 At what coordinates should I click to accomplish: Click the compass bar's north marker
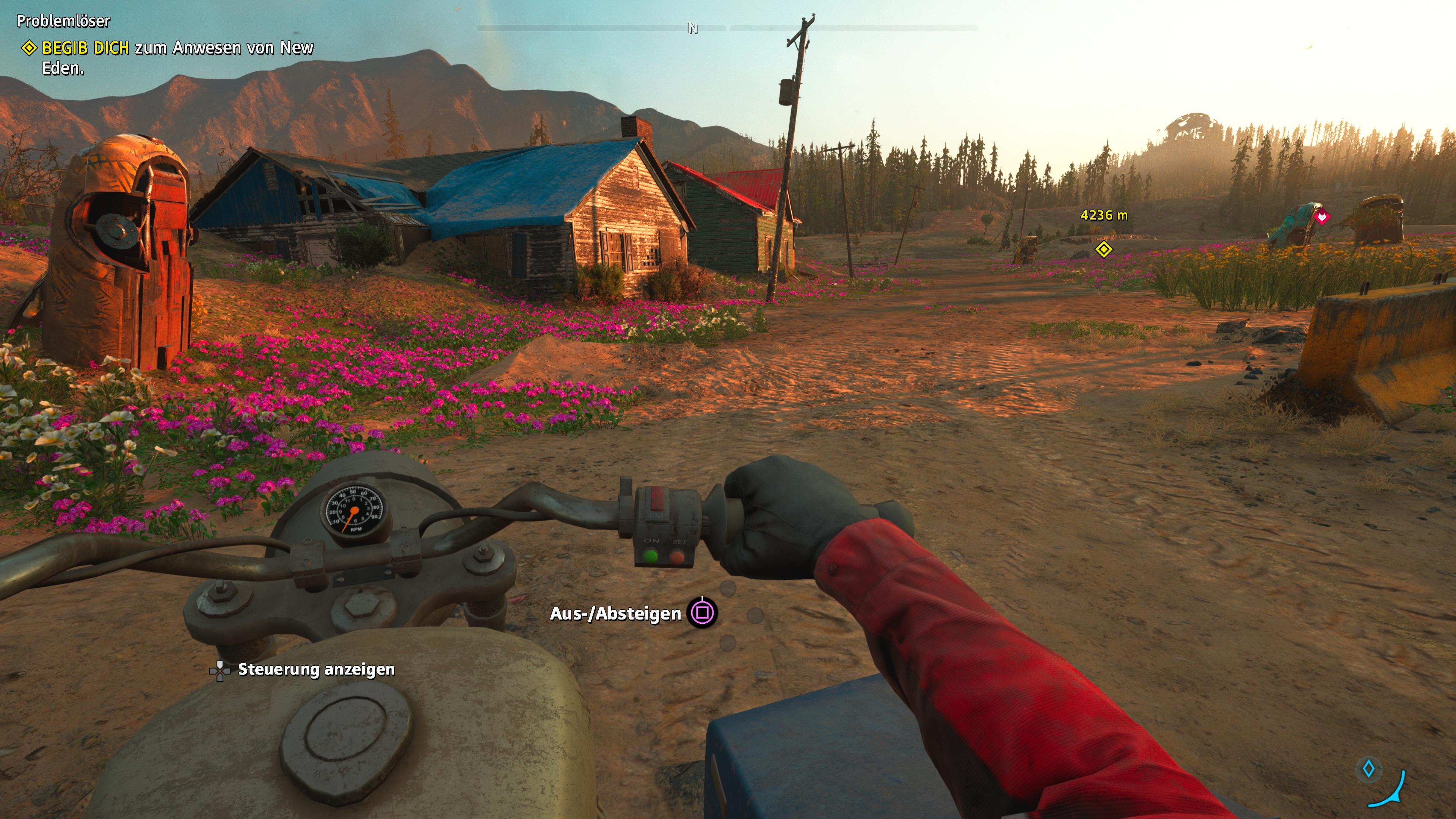692,28
